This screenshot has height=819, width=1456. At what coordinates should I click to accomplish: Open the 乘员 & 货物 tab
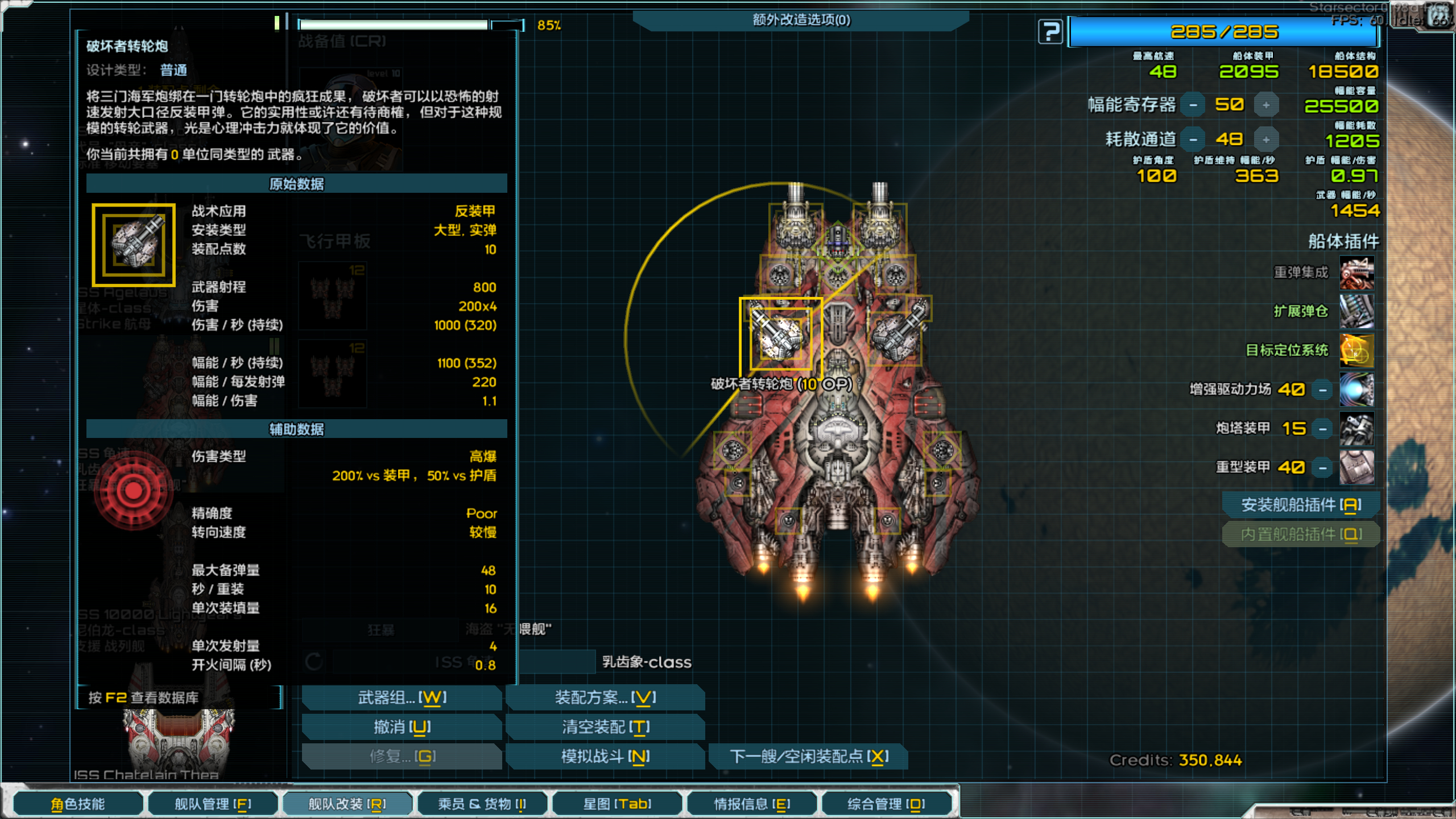[x=482, y=804]
